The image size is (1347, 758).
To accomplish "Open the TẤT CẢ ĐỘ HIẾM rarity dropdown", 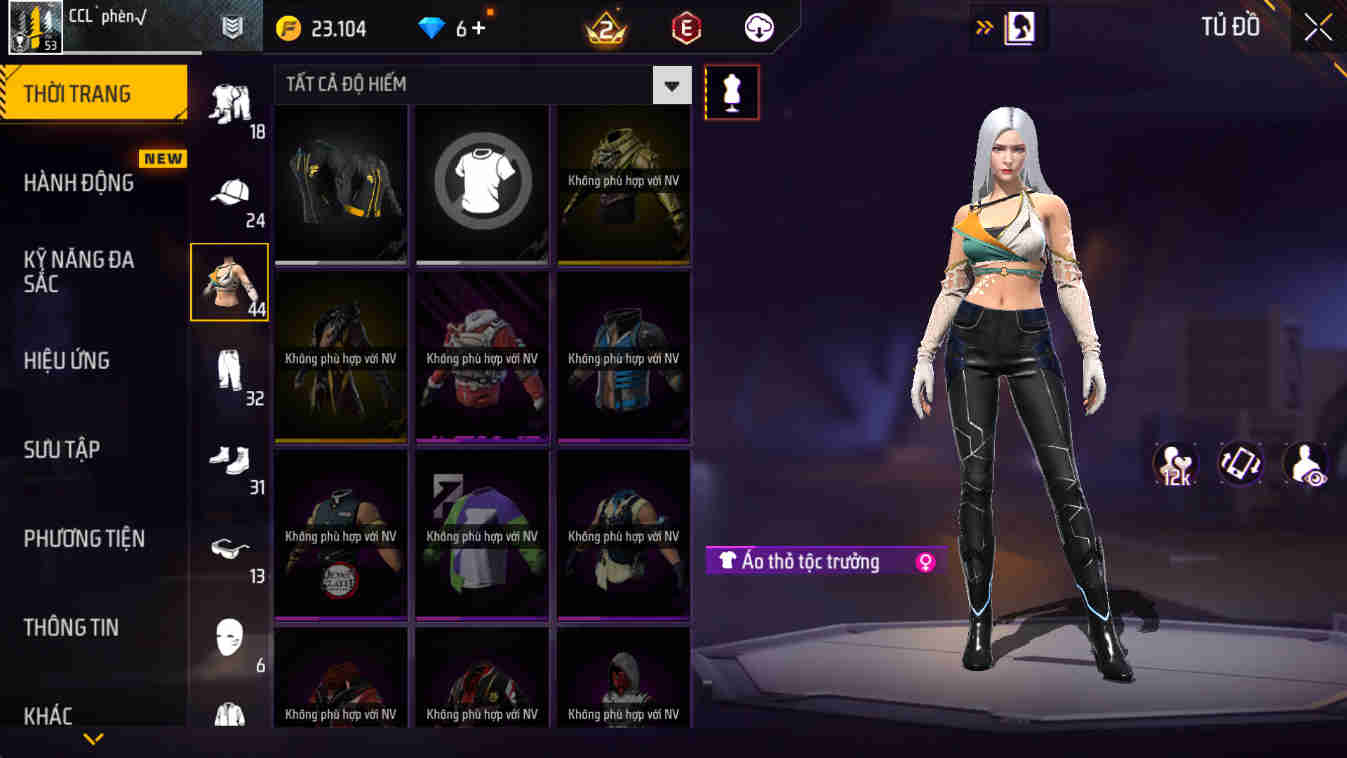I will point(670,85).
